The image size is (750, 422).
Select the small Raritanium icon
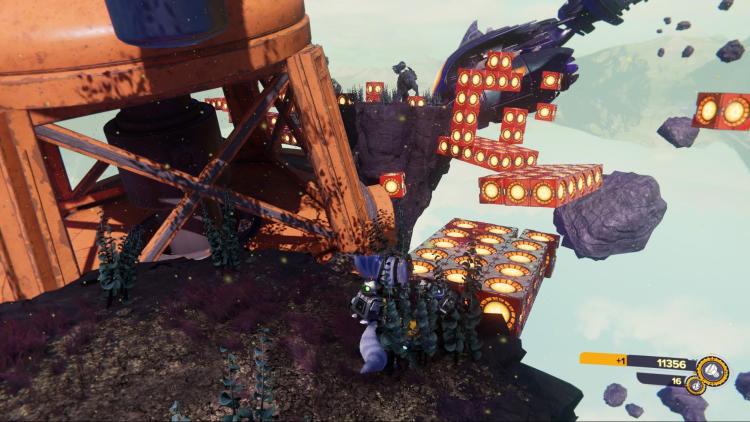pyautogui.click(x=696, y=386)
